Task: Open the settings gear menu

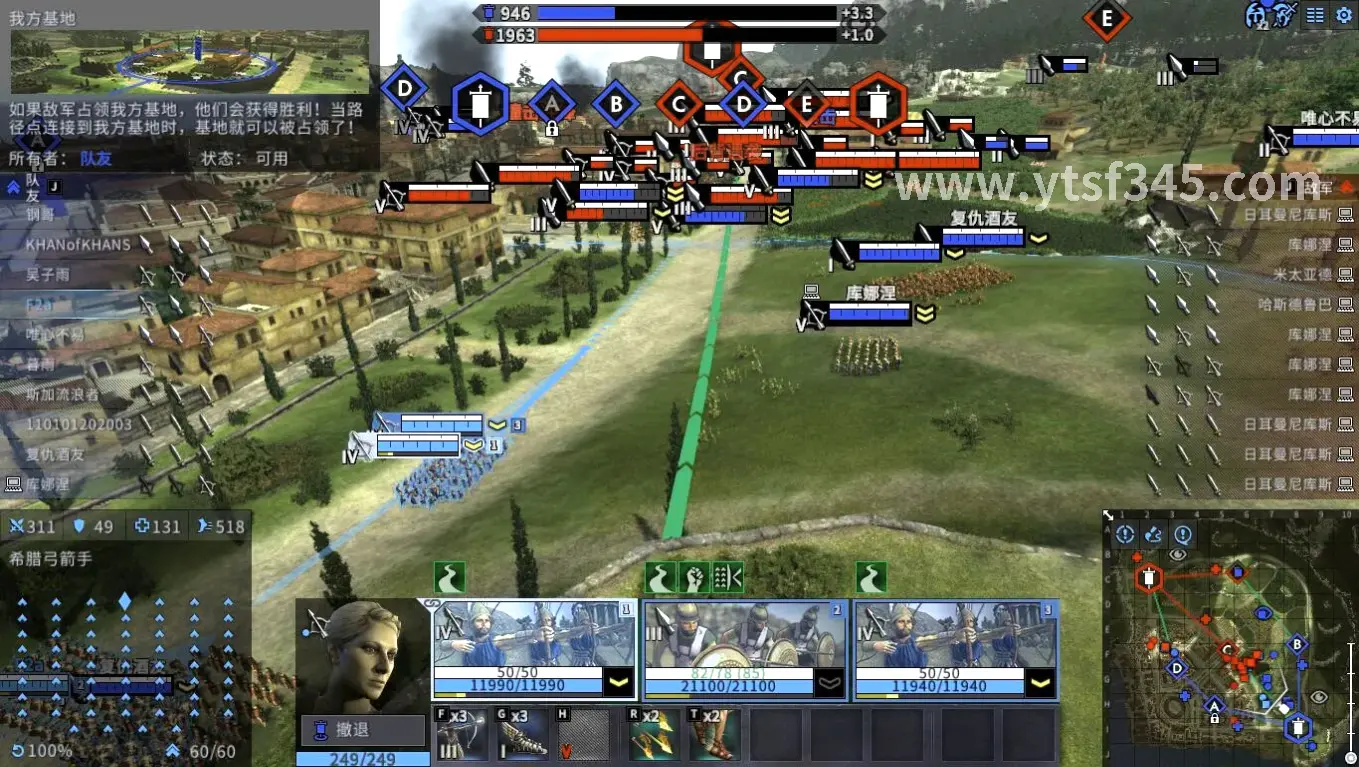Action: [1343, 15]
